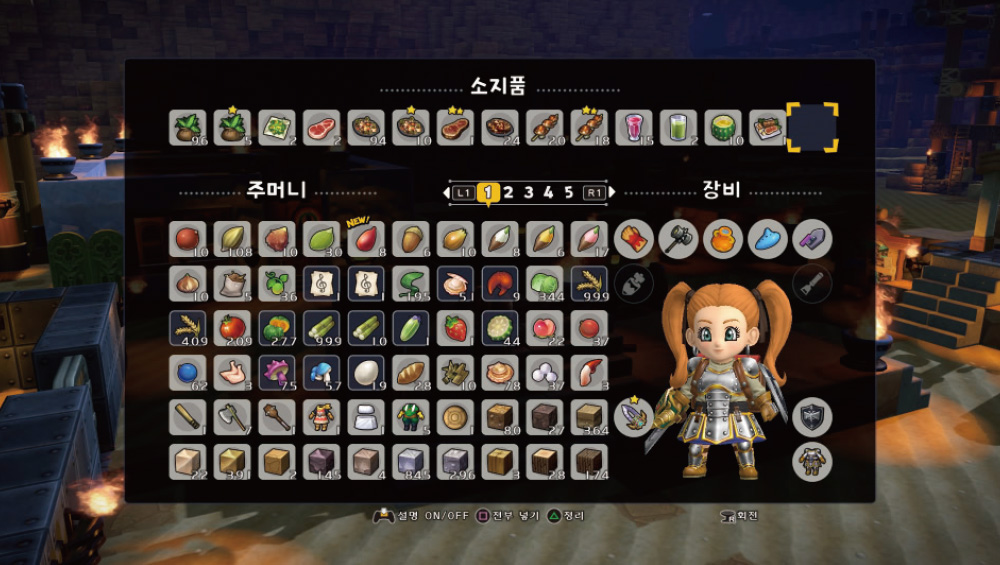Select the blue slime-shaped equipment slot
The height and width of the screenshot is (565, 1000).
767,239
